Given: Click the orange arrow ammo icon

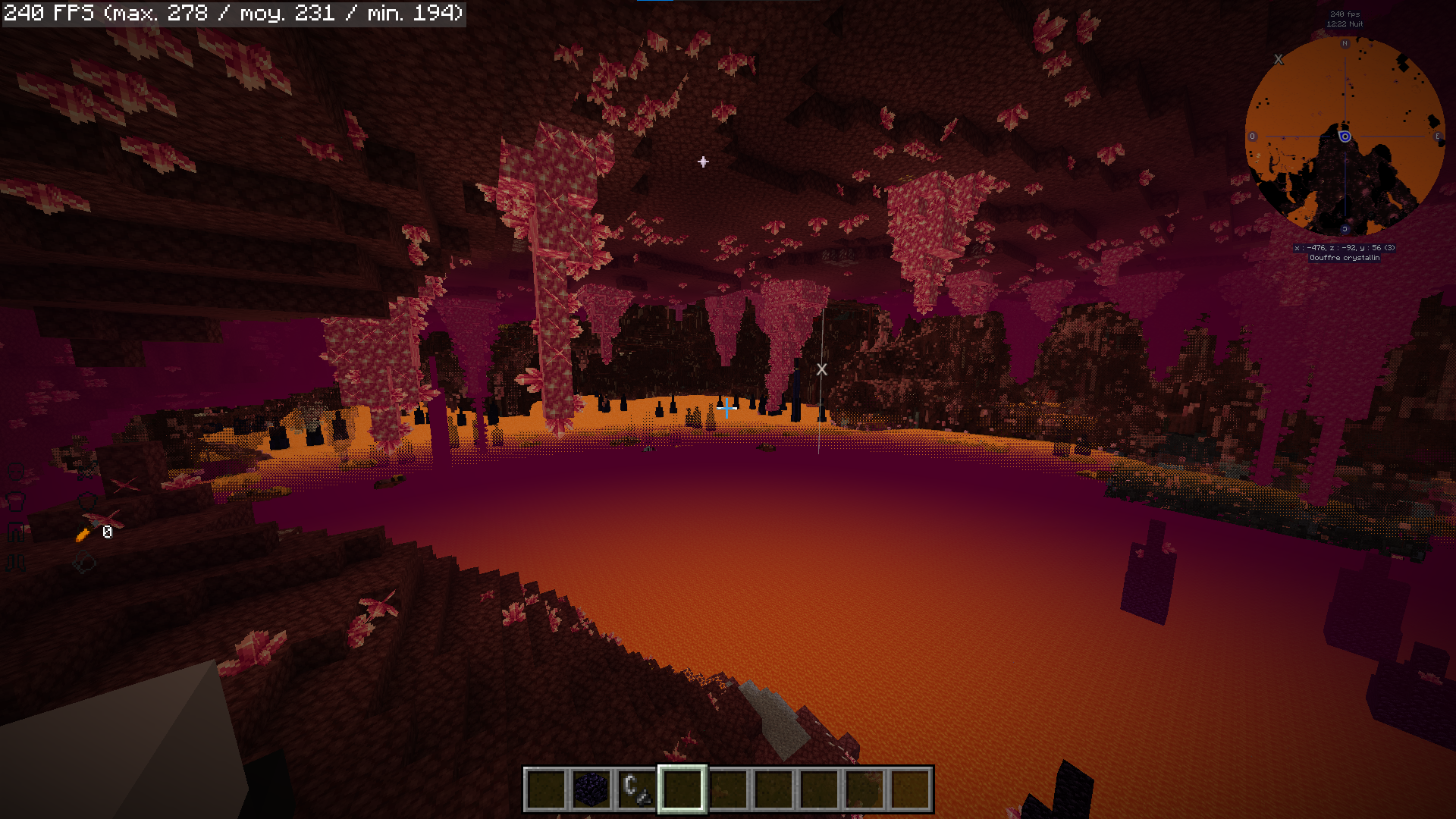Looking at the screenshot, I should [x=83, y=535].
